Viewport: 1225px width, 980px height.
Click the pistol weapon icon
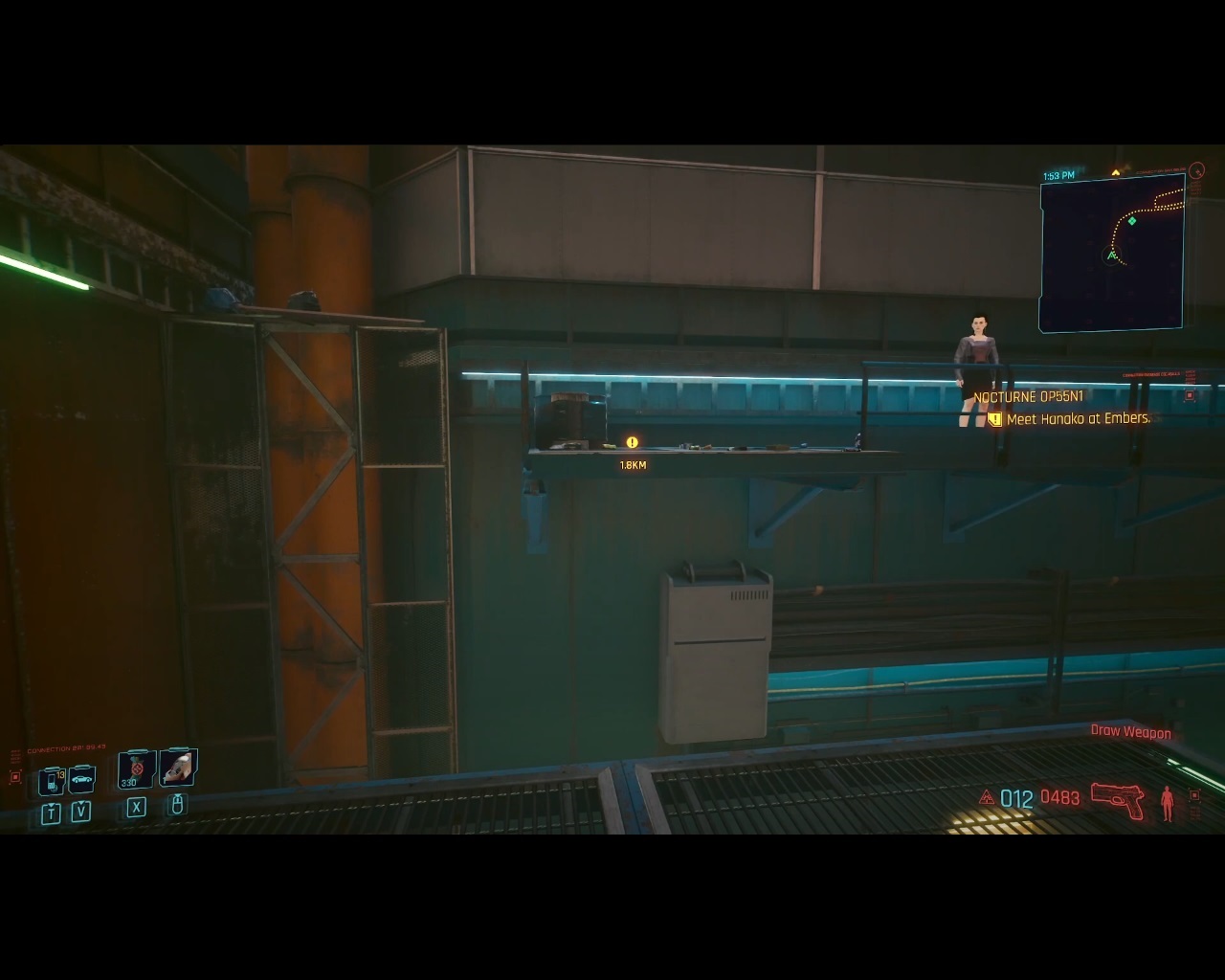[x=1118, y=800]
